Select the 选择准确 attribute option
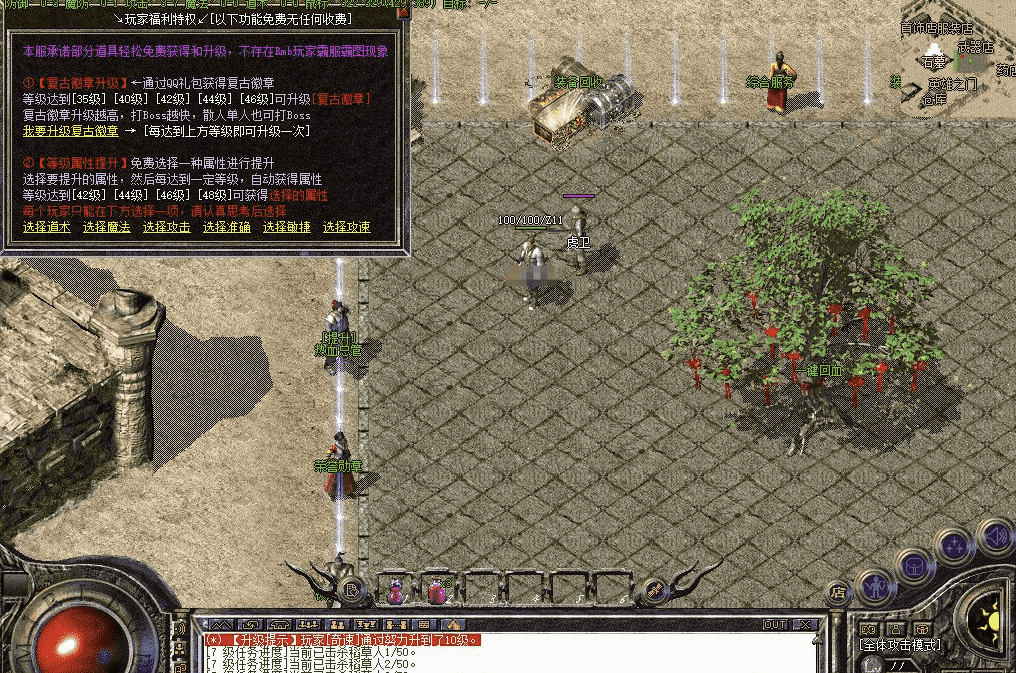The height and width of the screenshot is (673, 1016). (227, 227)
